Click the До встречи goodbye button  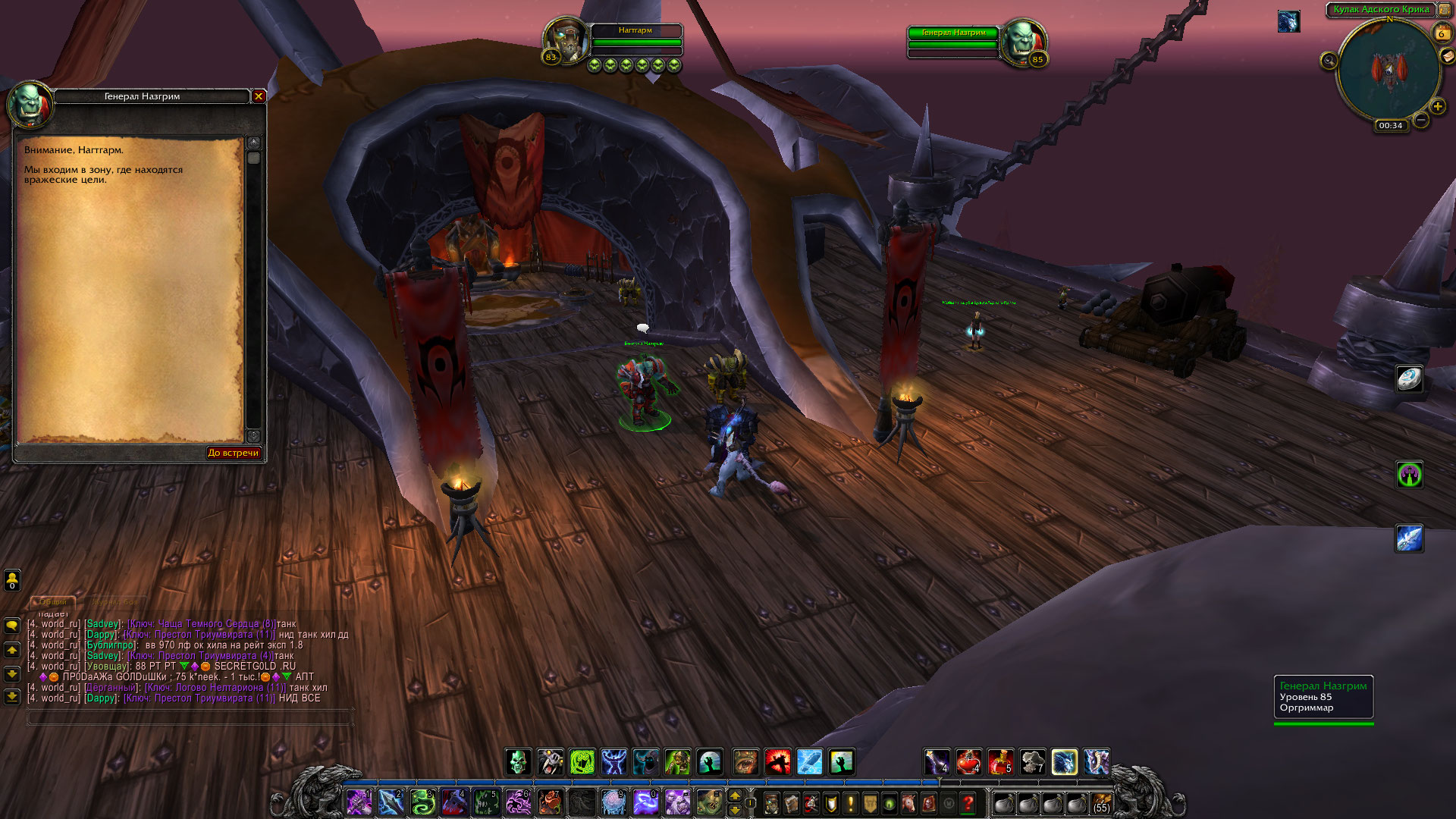click(234, 453)
